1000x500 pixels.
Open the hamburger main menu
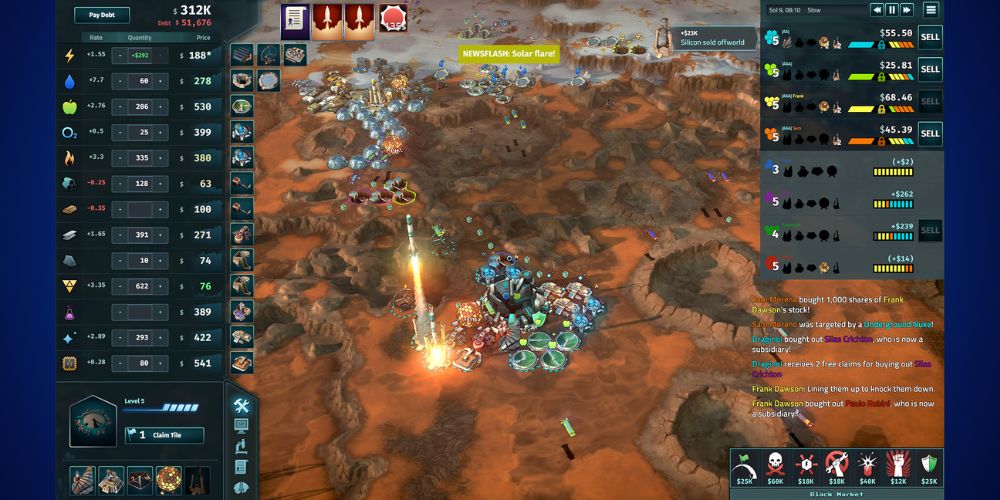931,10
